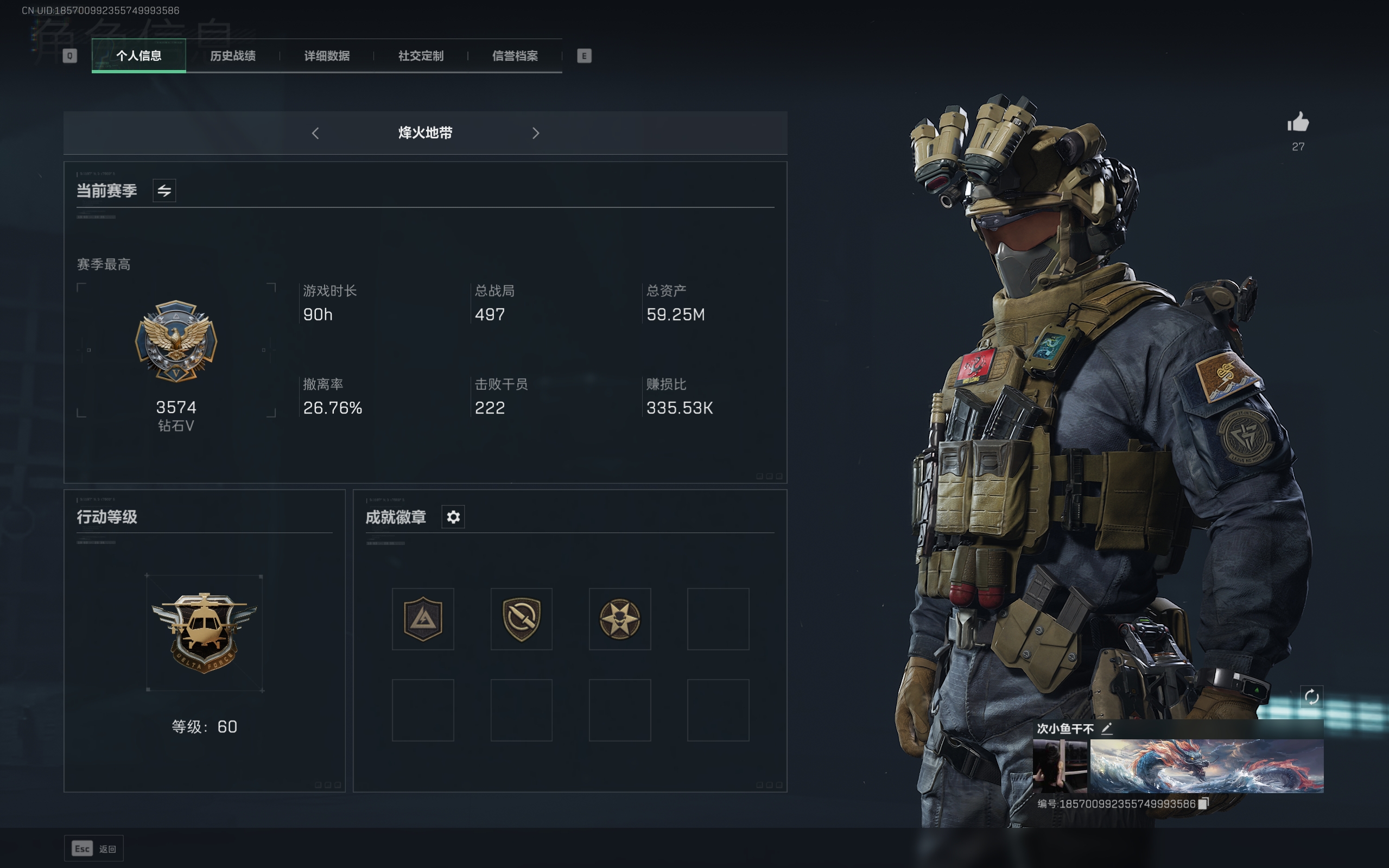This screenshot has height=868, width=1389.
Task: Click the right arrow beside 烽火地带
Action: [x=536, y=133]
